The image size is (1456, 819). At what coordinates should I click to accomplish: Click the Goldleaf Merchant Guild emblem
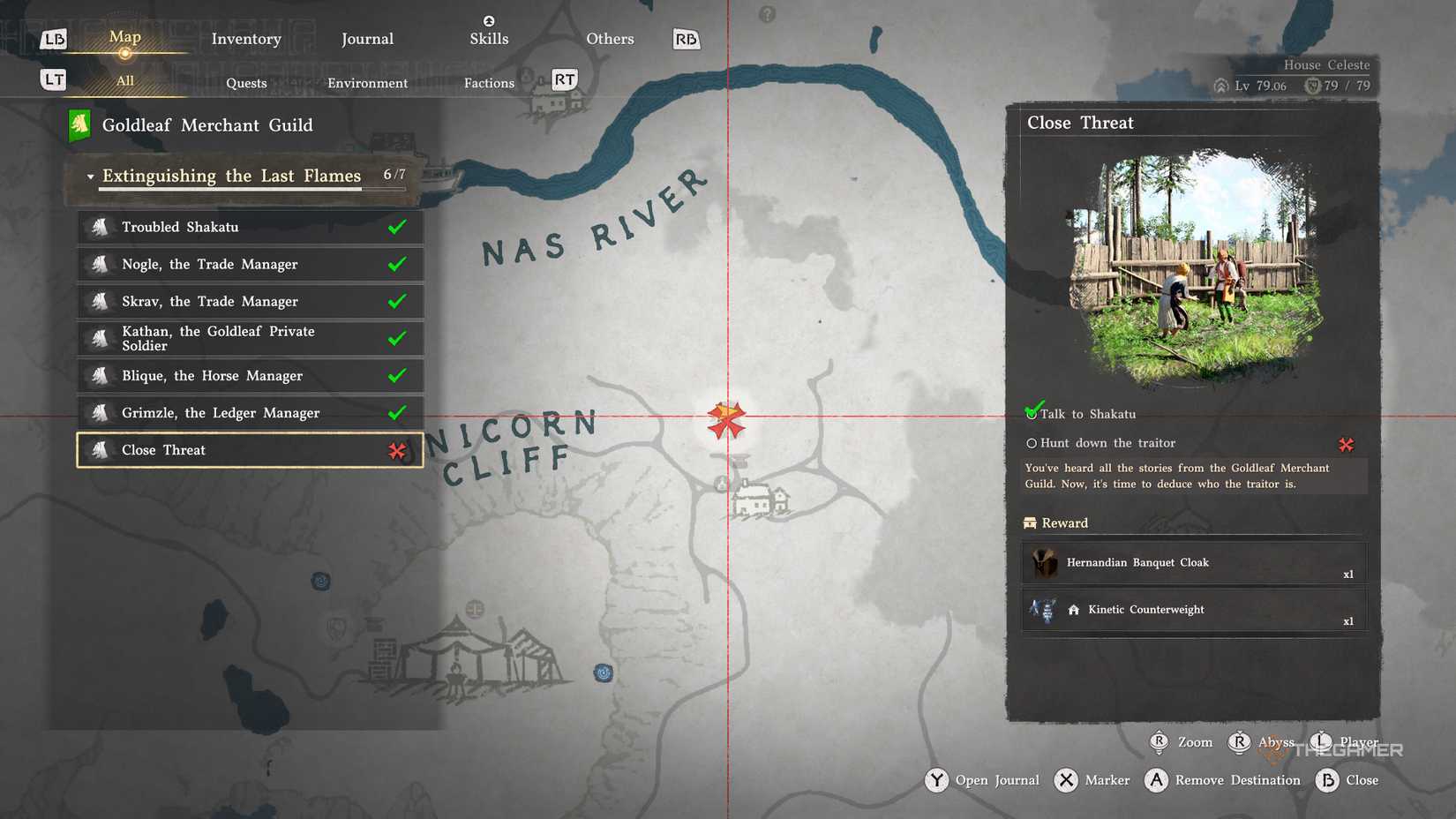coord(80,124)
